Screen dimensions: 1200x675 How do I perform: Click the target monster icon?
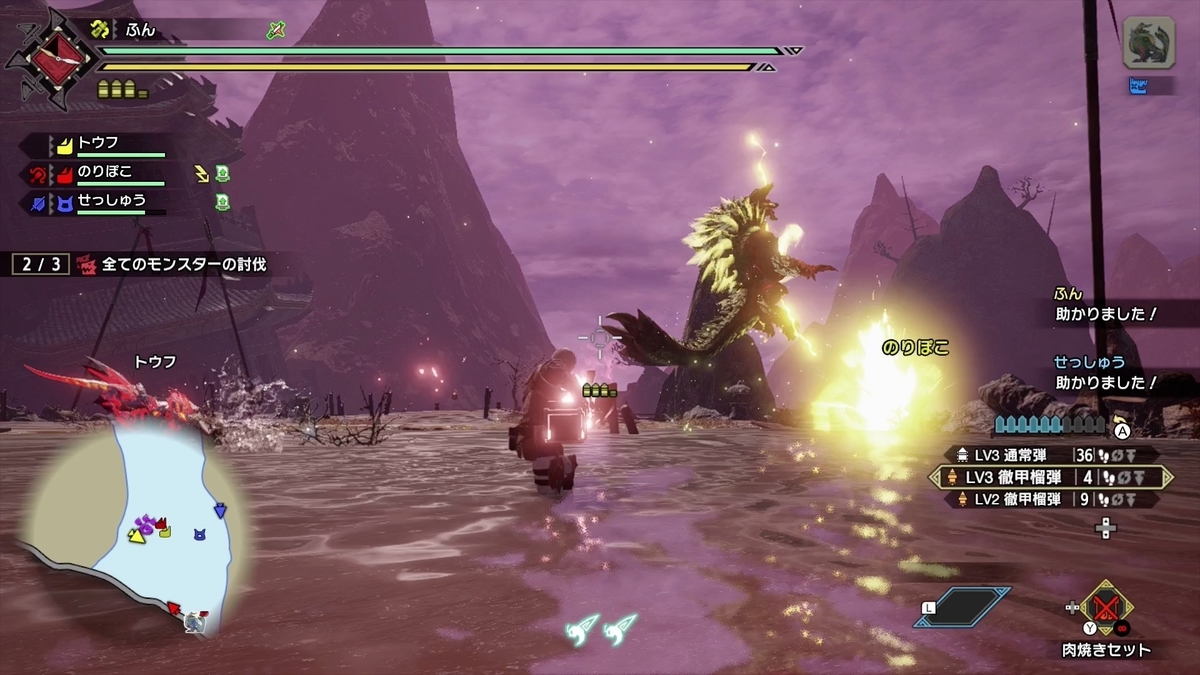(1148, 42)
